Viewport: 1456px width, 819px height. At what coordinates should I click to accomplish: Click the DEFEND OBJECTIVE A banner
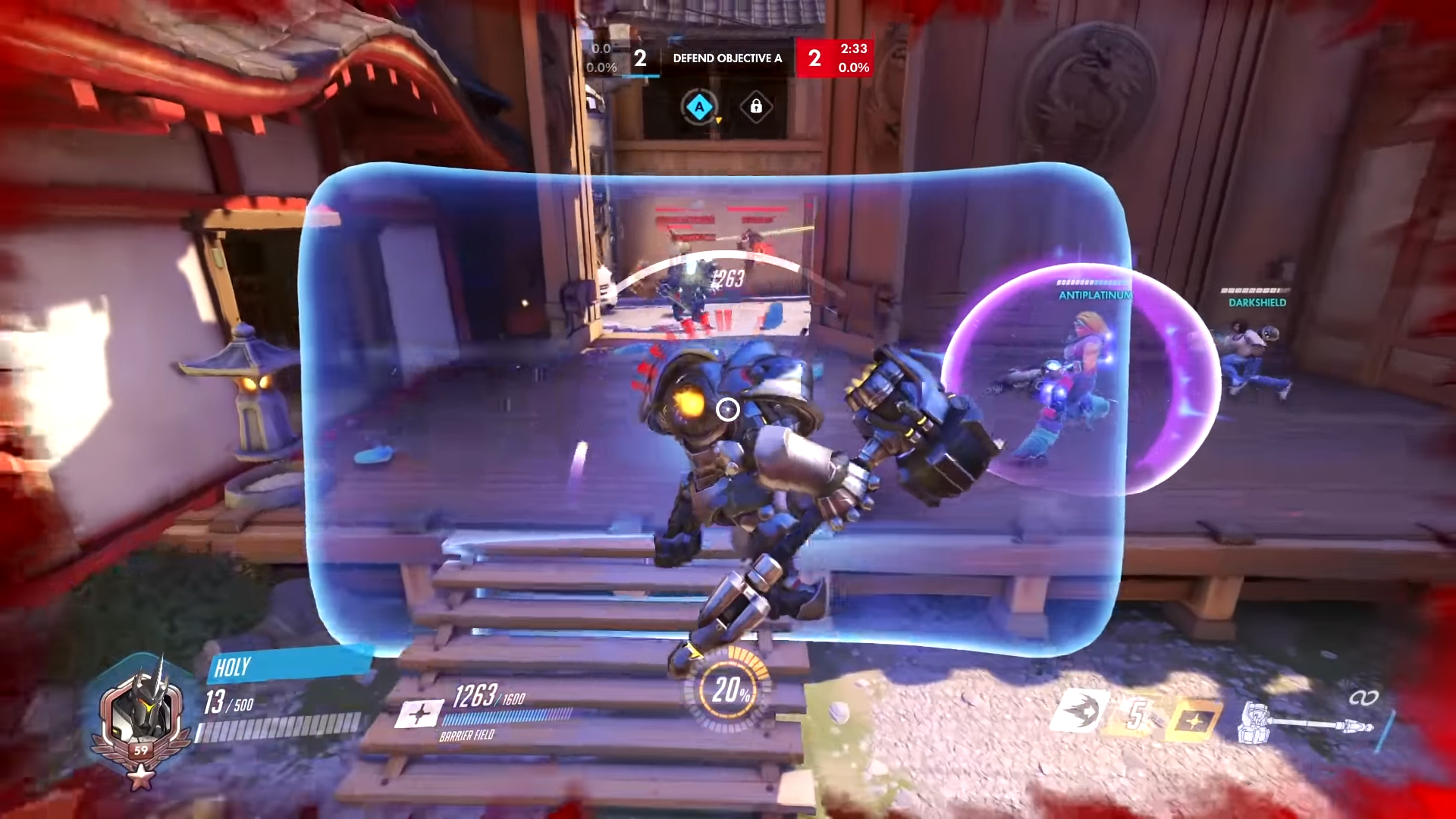coord(726,58)
